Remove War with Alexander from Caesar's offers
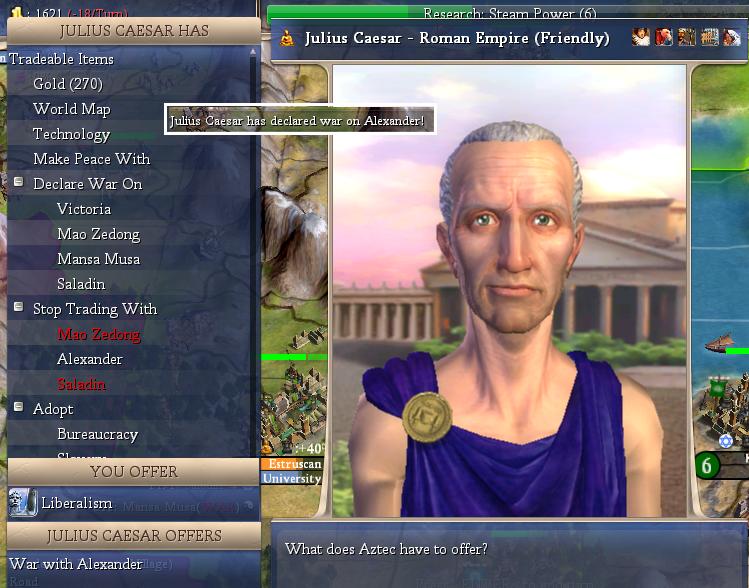Screen dimensions: 749x588 [x=76, y=564]
